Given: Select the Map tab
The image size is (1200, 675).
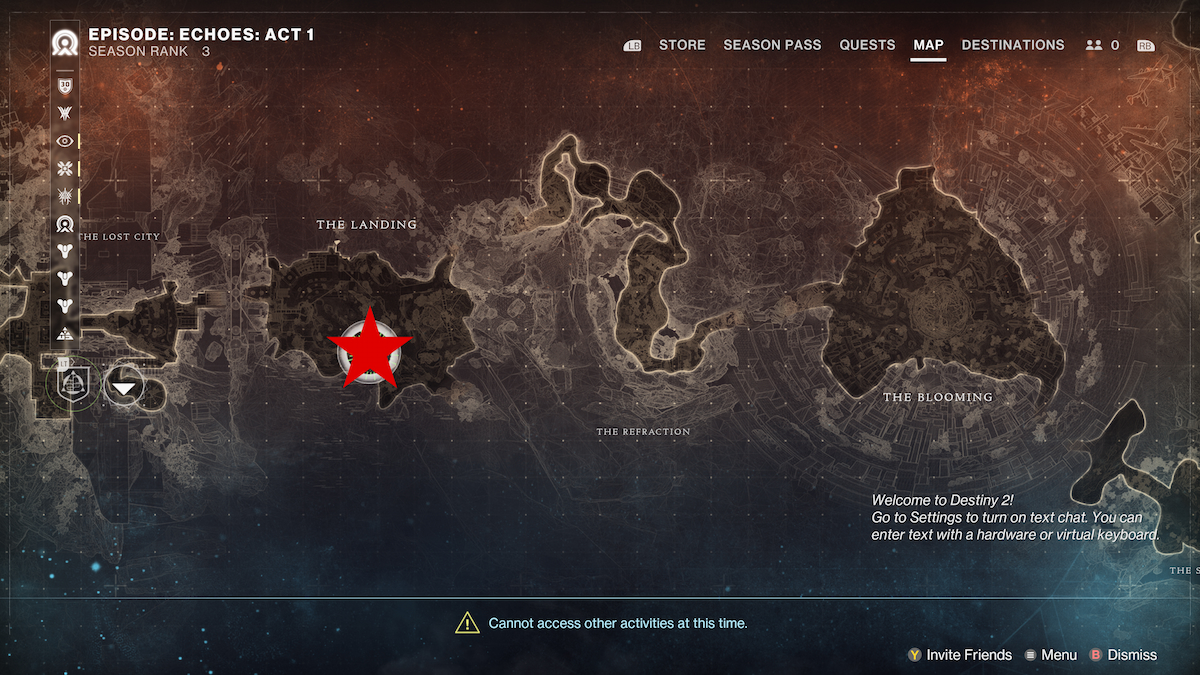Looking at the screenshot, I should pos(928,45).
